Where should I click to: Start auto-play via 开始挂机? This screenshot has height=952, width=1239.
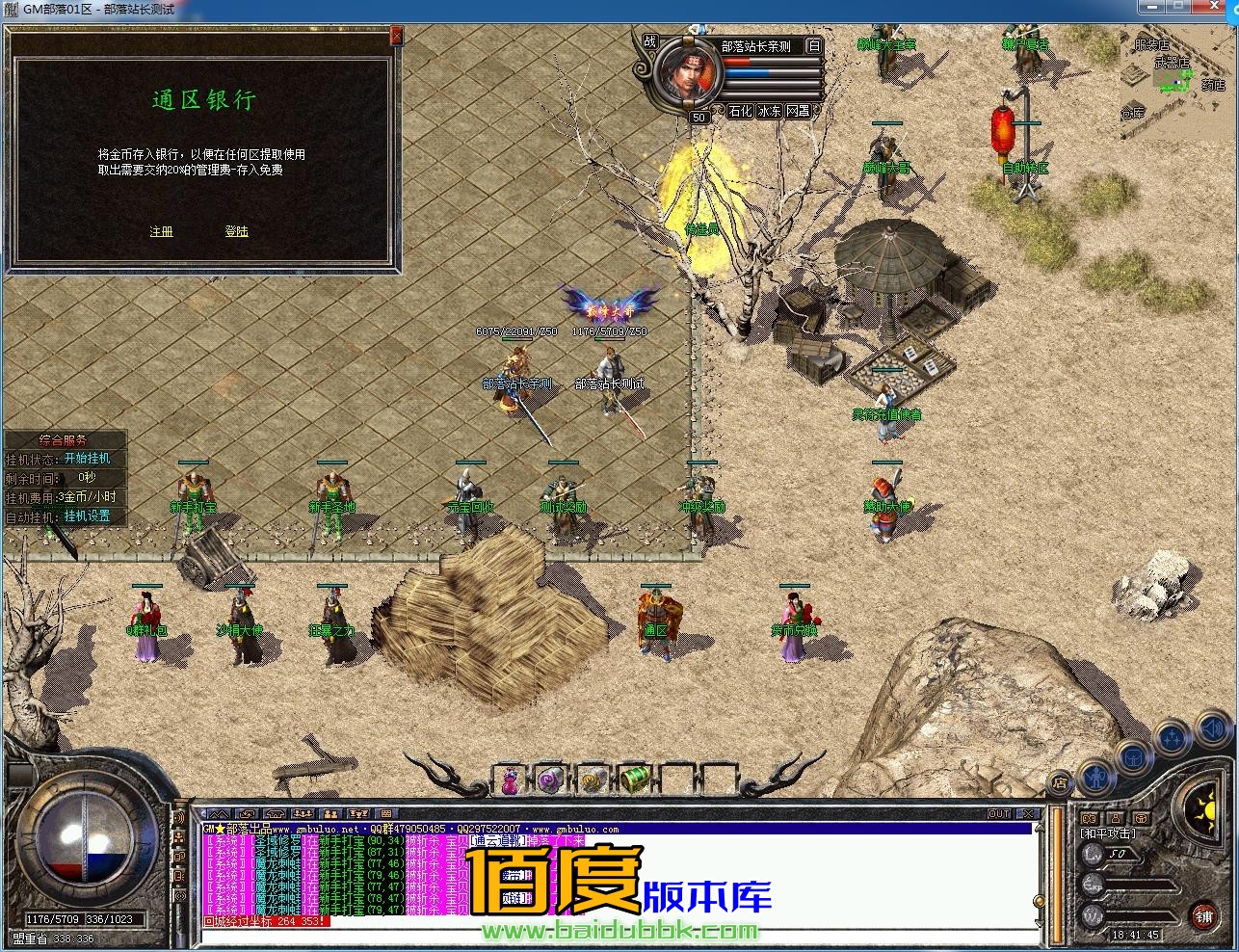(x=88, y=459)
